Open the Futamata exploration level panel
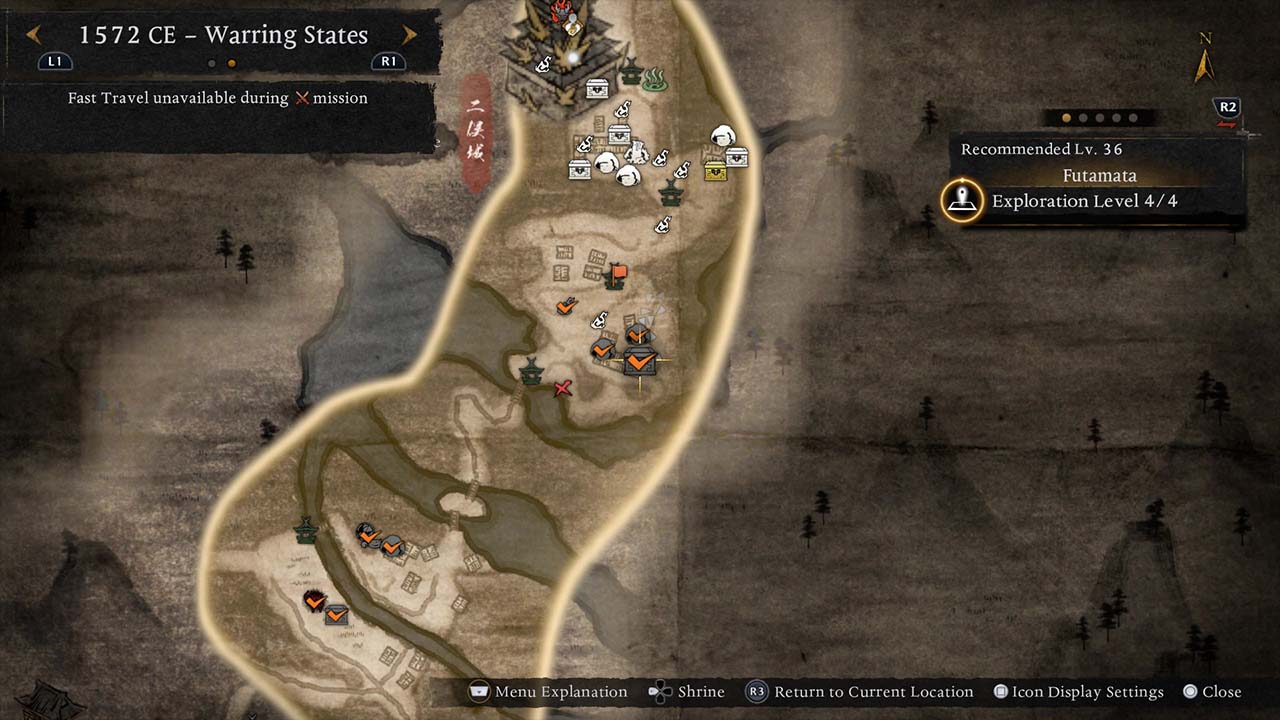Screen dimensions: 1280x720 [x=1083, y=201]
